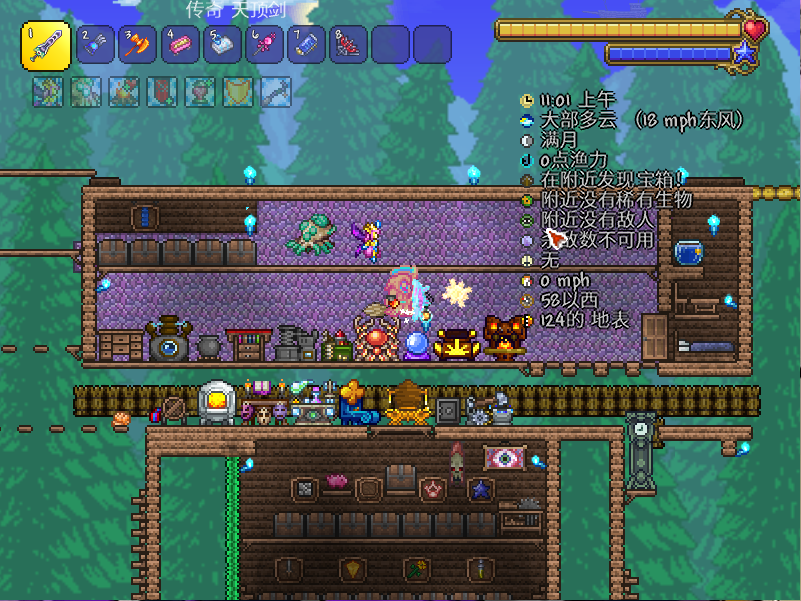The height and width of the screenshot is (601, 801).
Task: Click the pickaxe buff icon
Action: [x=276, y=92]
